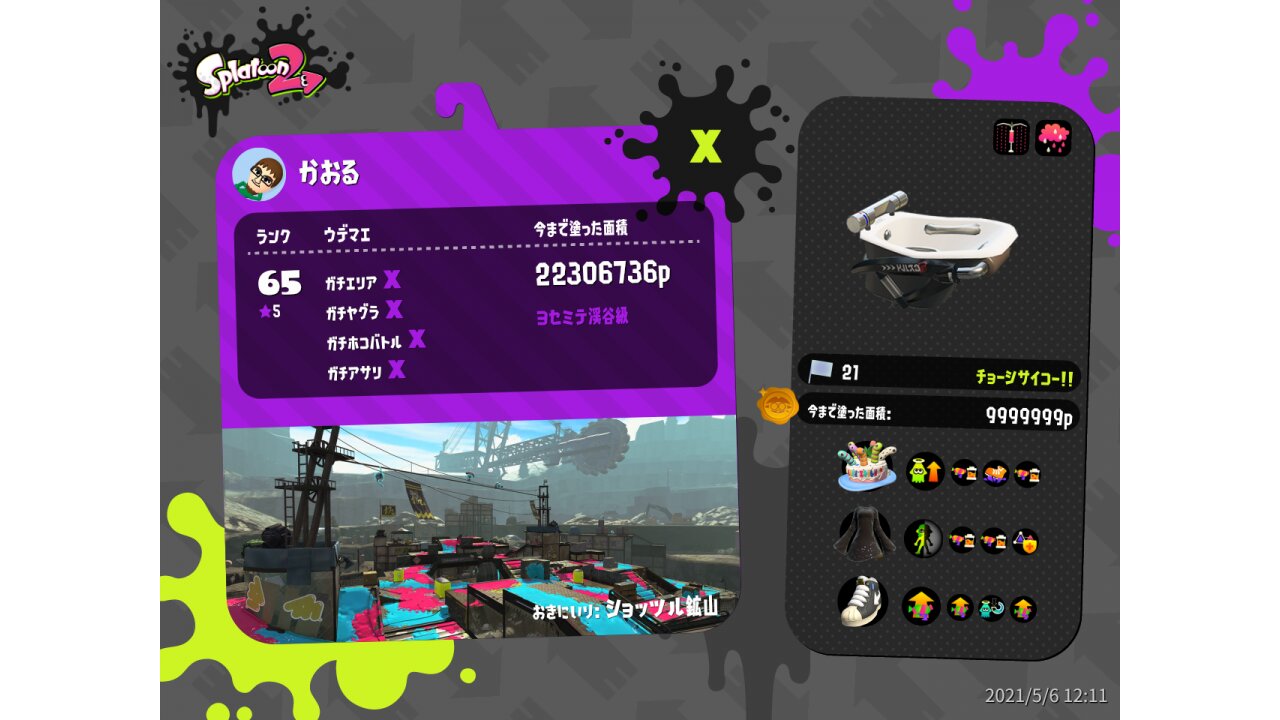View the favorite stage thumbnail

(x=480, y=530)
